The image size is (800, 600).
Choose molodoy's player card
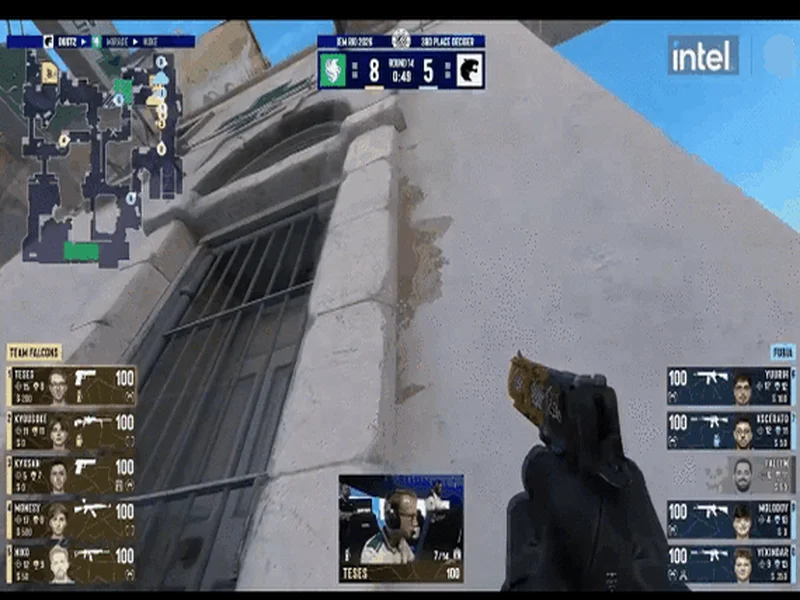(x=730, y=520)
